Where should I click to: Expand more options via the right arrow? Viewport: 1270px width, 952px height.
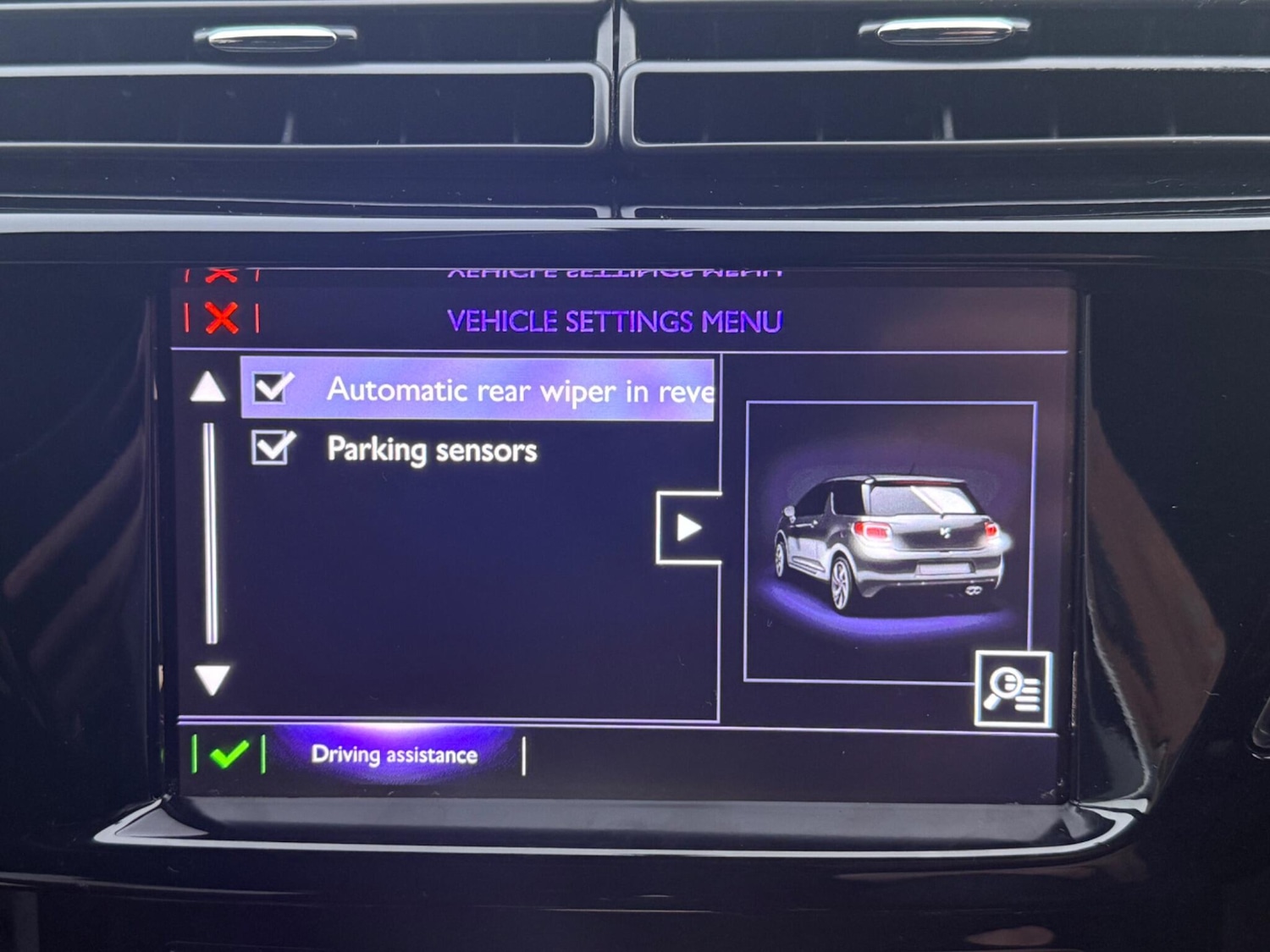[x=688, y=527]
